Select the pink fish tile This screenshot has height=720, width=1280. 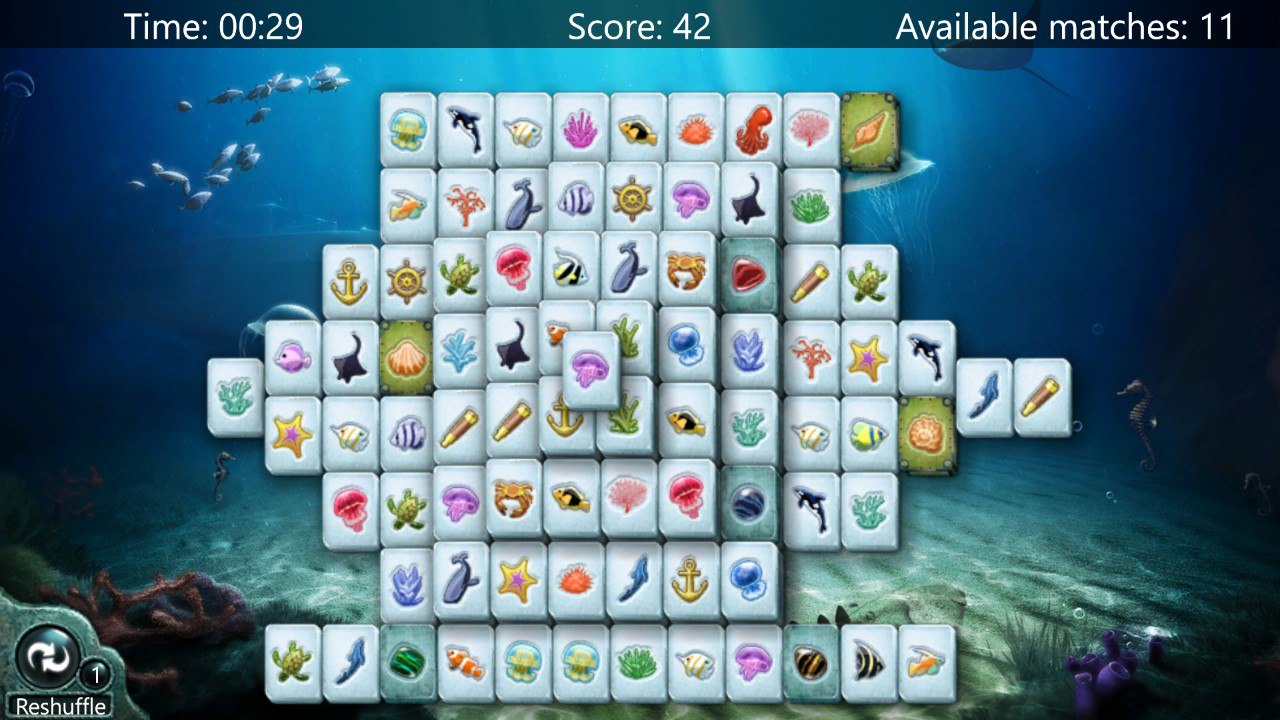point(293,357)
